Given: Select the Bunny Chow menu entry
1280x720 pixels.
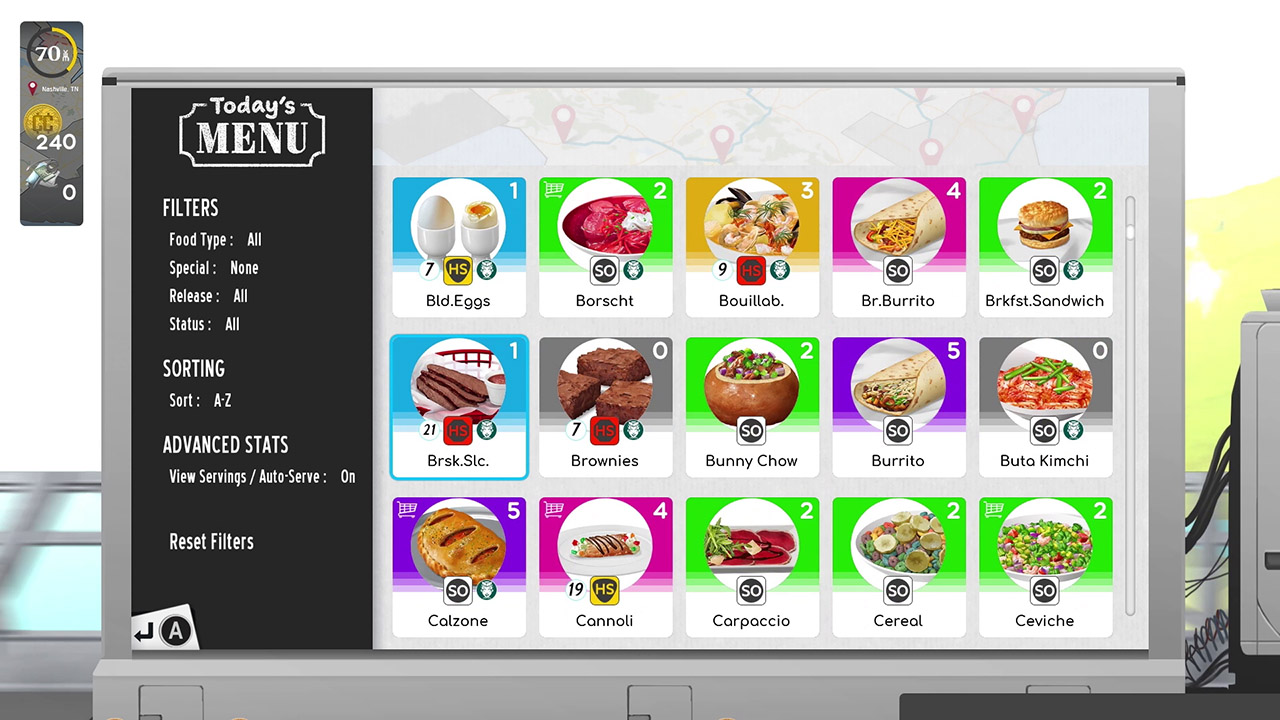Looking at the screenshot, I should coord(751,405).
